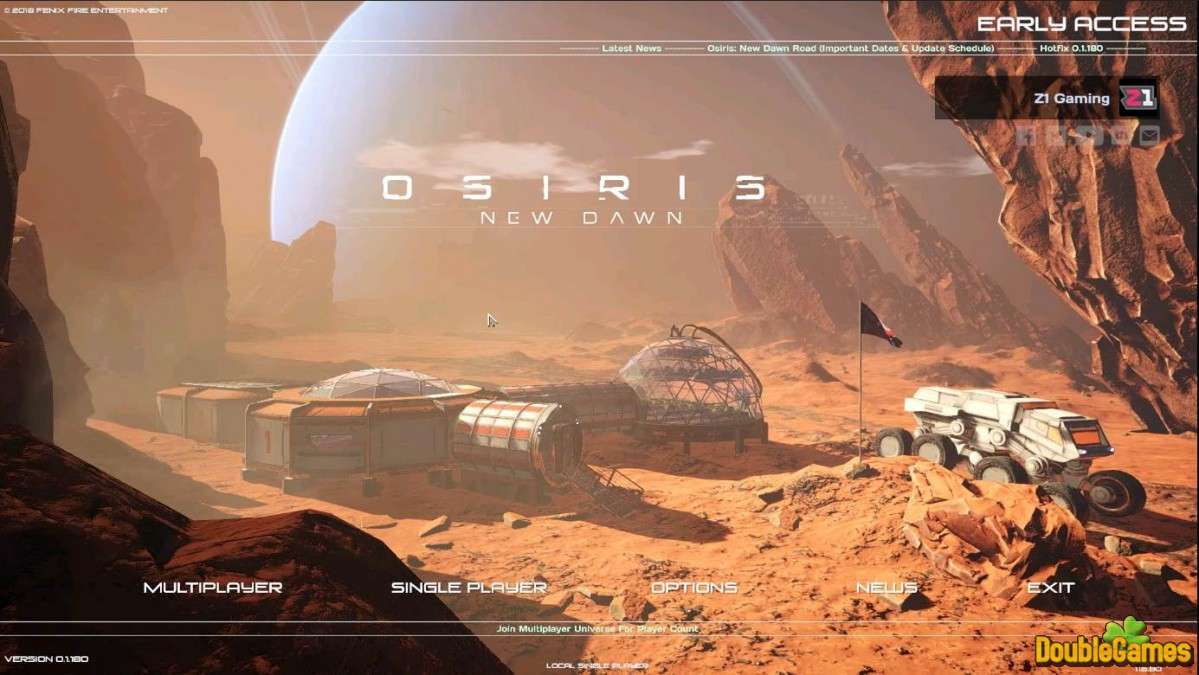1199x675 pixels.
Task: Open the Options menu
Action: click(694, 588)
